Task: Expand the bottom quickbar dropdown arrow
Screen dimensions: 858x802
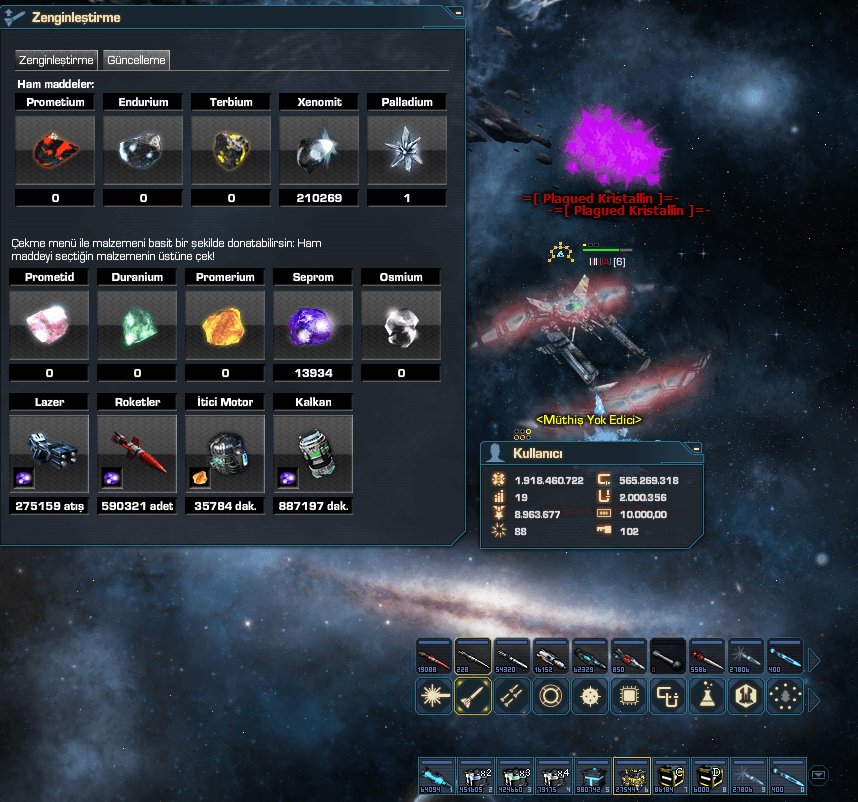Action: (819, 774)
